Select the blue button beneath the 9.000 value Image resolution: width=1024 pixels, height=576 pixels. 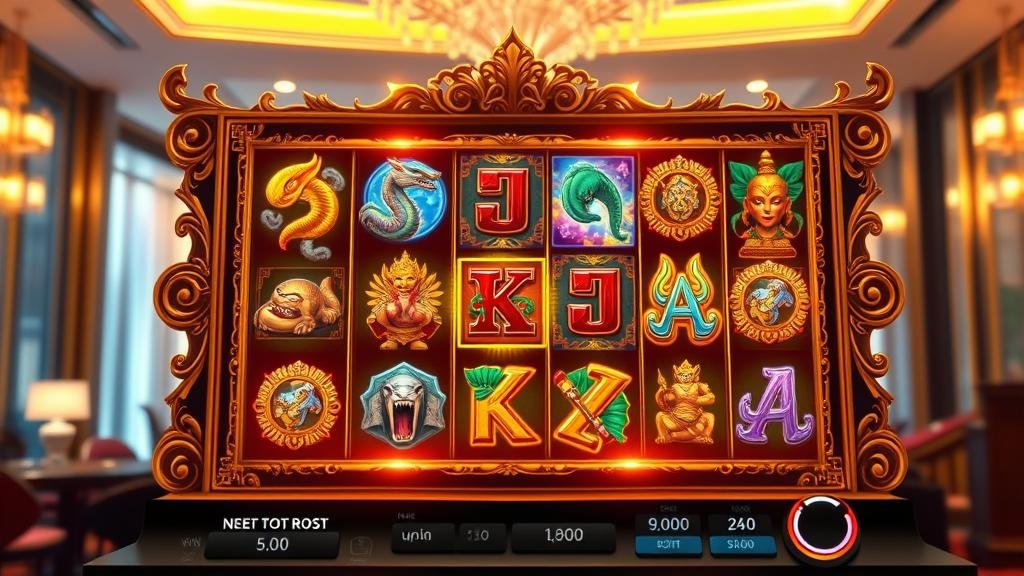click(x=667, y=546)
